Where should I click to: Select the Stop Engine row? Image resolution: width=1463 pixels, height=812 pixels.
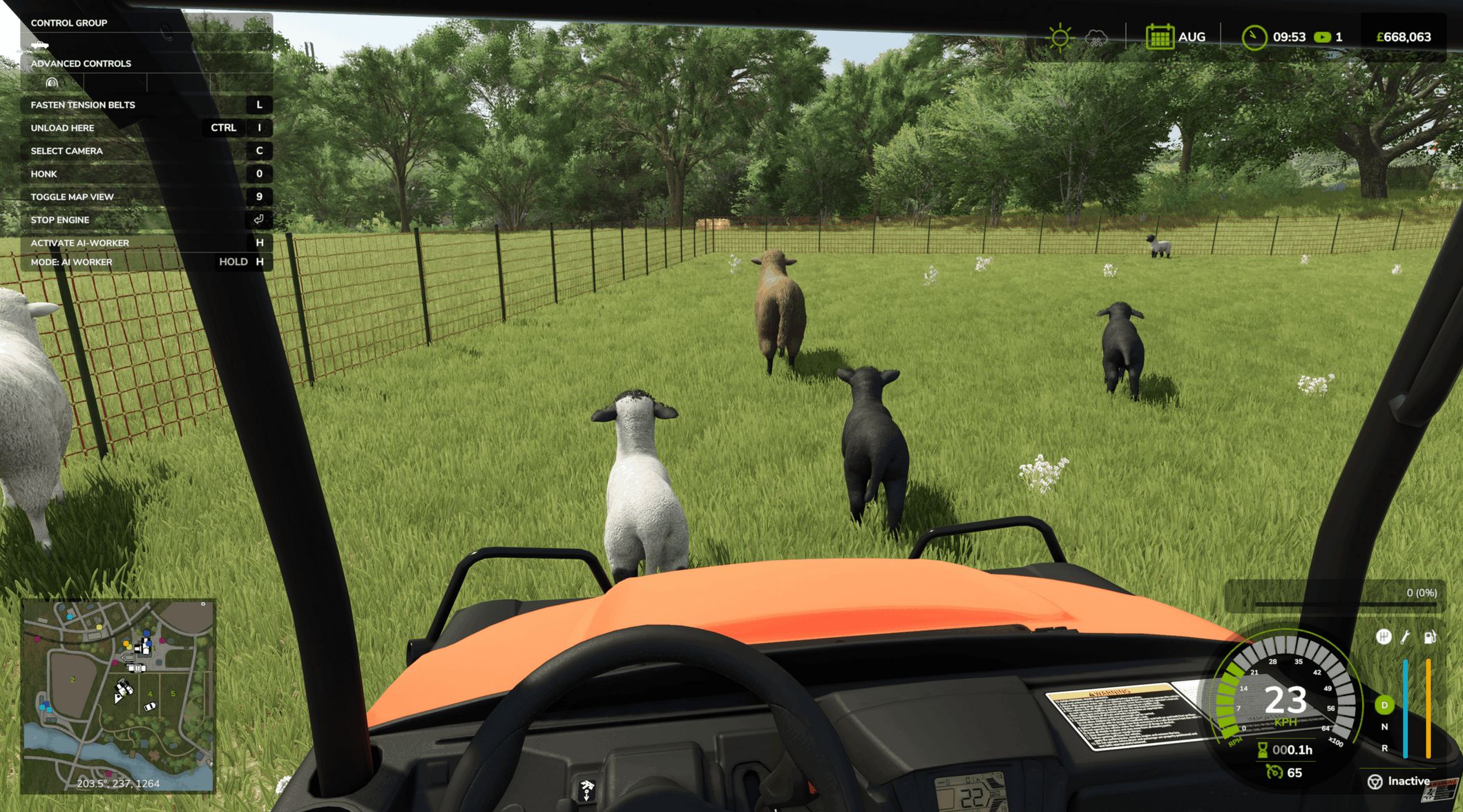146,220
